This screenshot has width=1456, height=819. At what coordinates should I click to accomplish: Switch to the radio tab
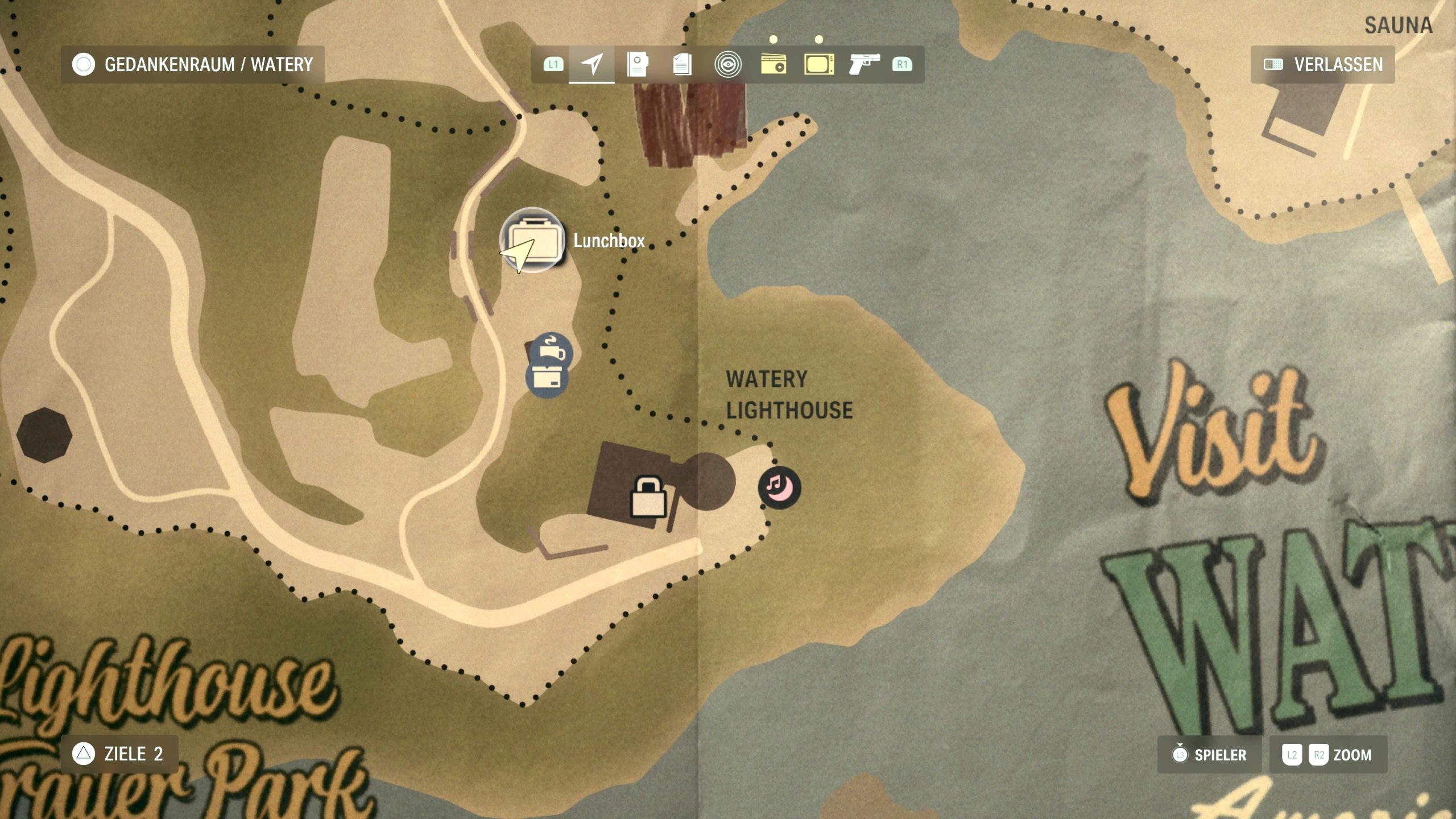point(773,64)
